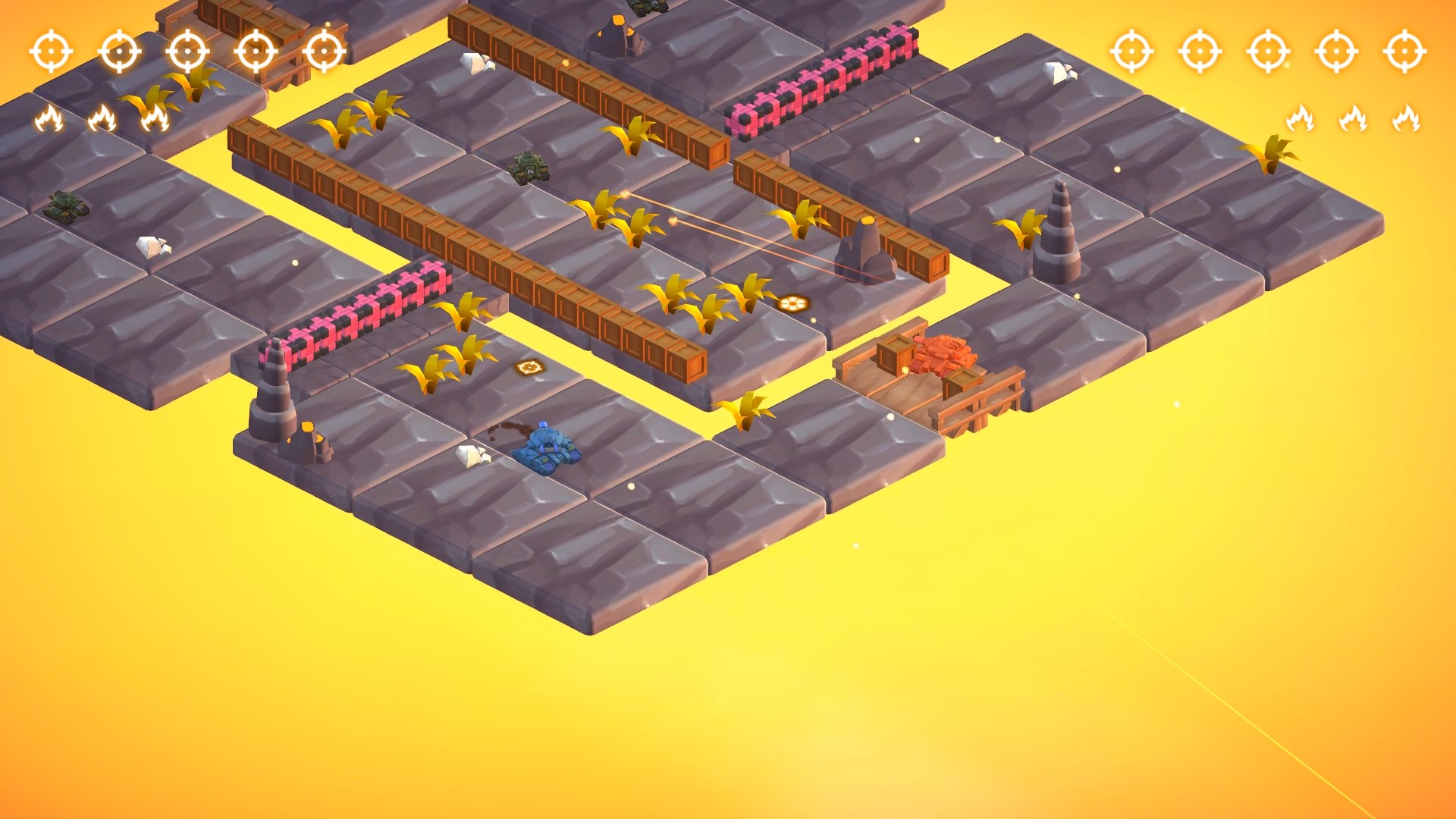Click the third flame icon in left HUD
Image resolution: width=1456 pixels, height=819 pixels.
pos(155,118)
